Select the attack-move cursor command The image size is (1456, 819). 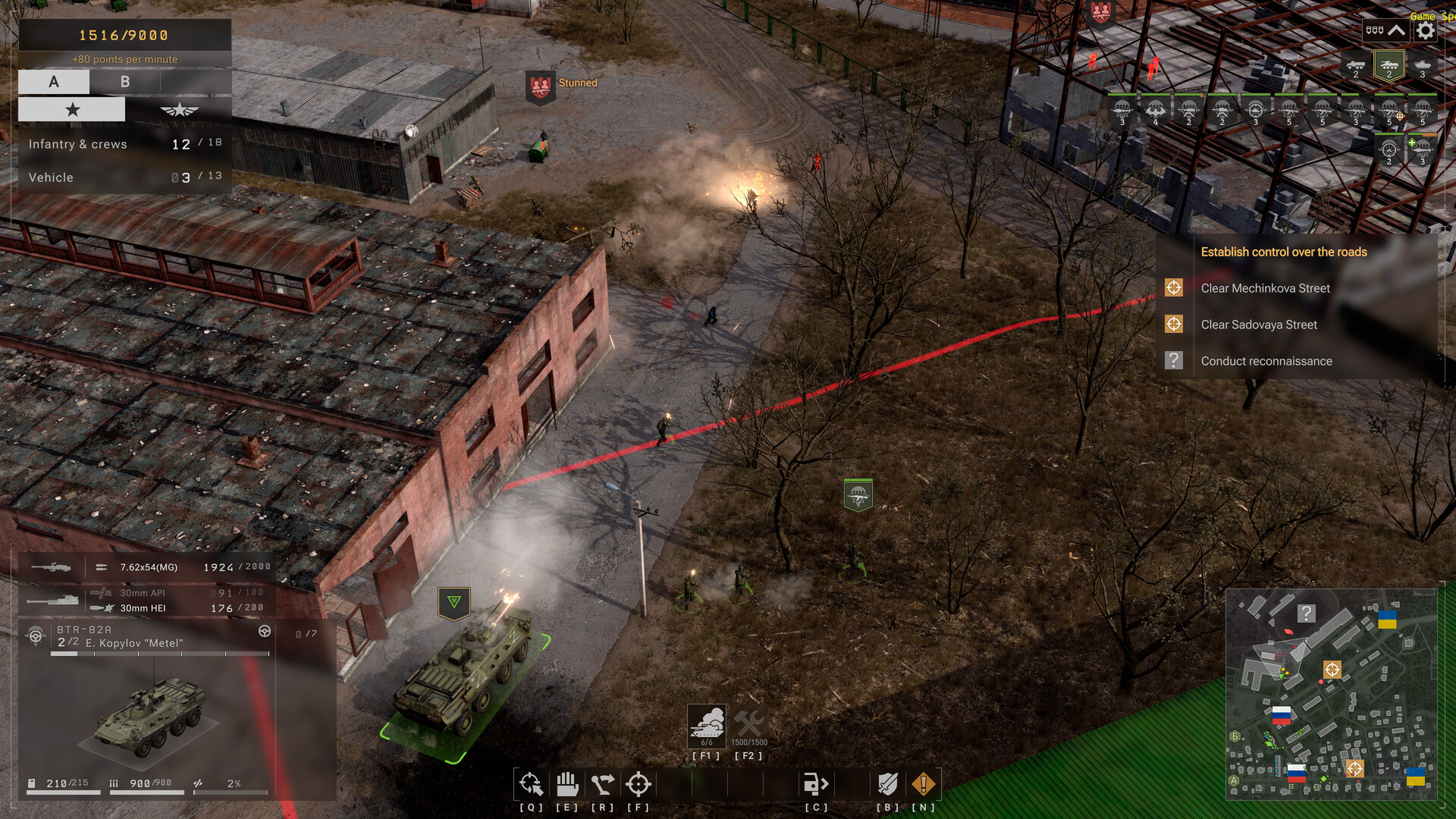[532, 783]
